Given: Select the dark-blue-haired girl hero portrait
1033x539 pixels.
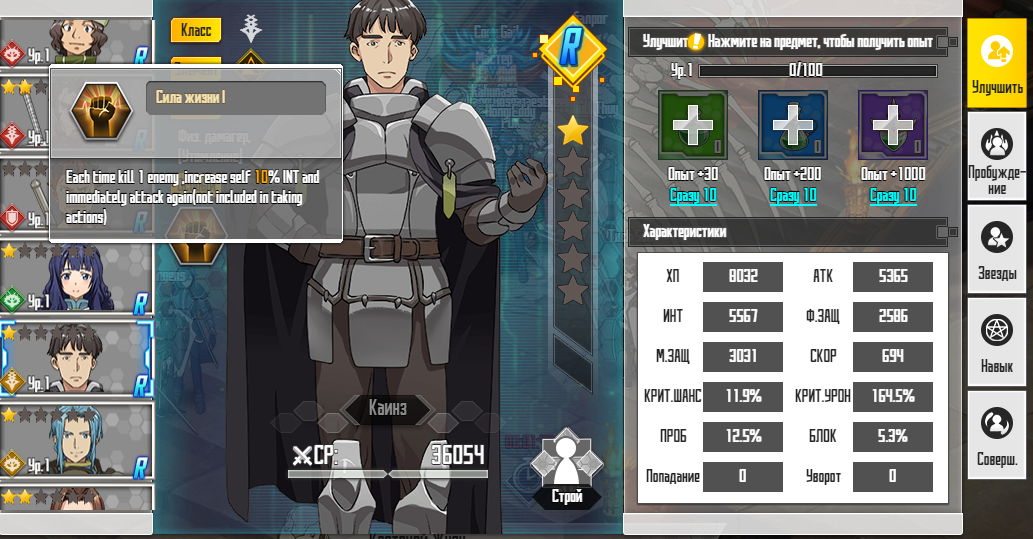Looking at the screenshot, I should tap(77, 277).
